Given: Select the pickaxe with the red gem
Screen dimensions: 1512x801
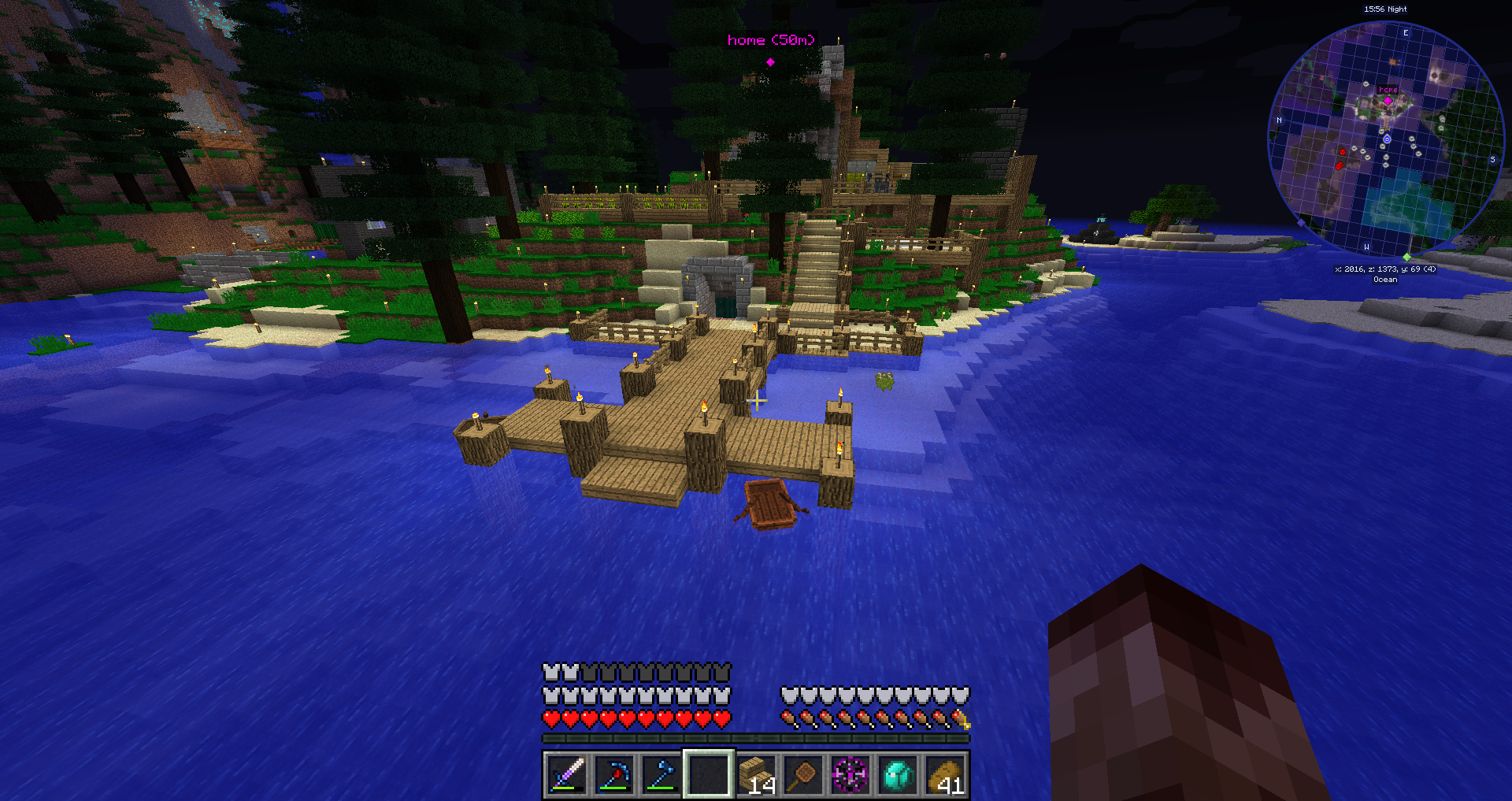Looking at the screenshot, I should pyautogui.click(x=614, y=774).
